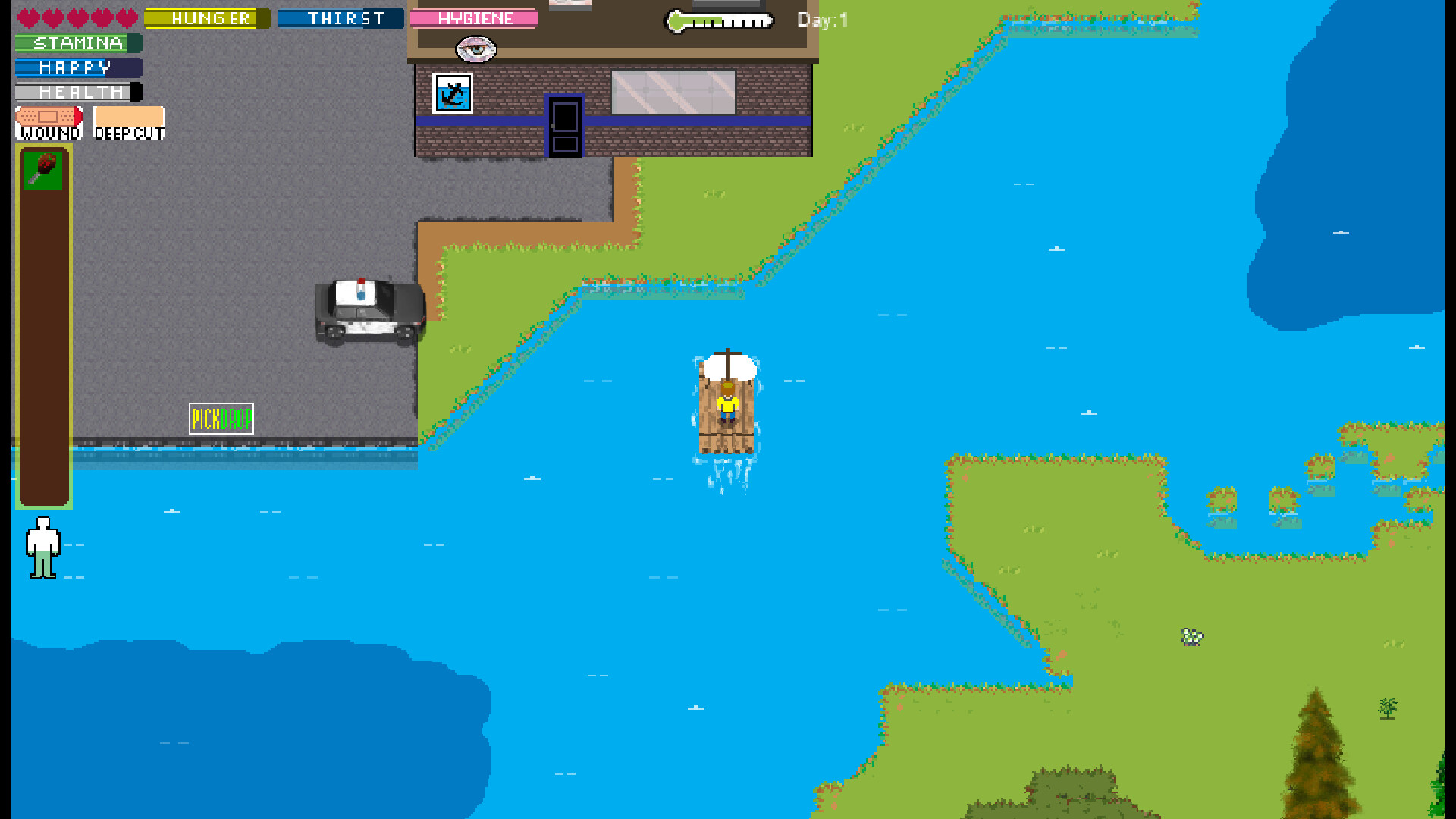Click the Day:1 counter label
The image size is (1456, 819).
pos(821,21)
